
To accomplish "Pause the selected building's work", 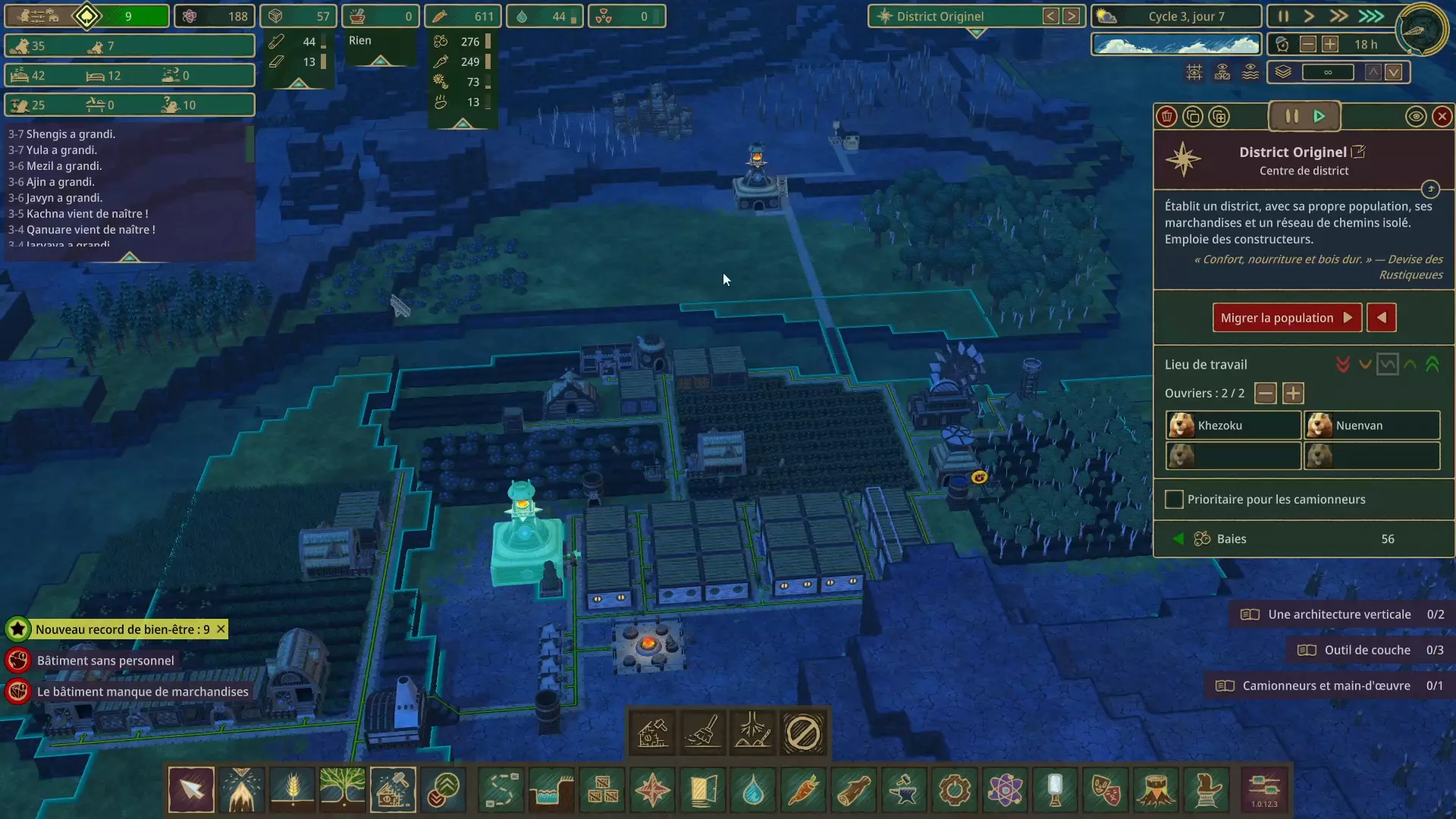I will click(x=1291, y=117).
